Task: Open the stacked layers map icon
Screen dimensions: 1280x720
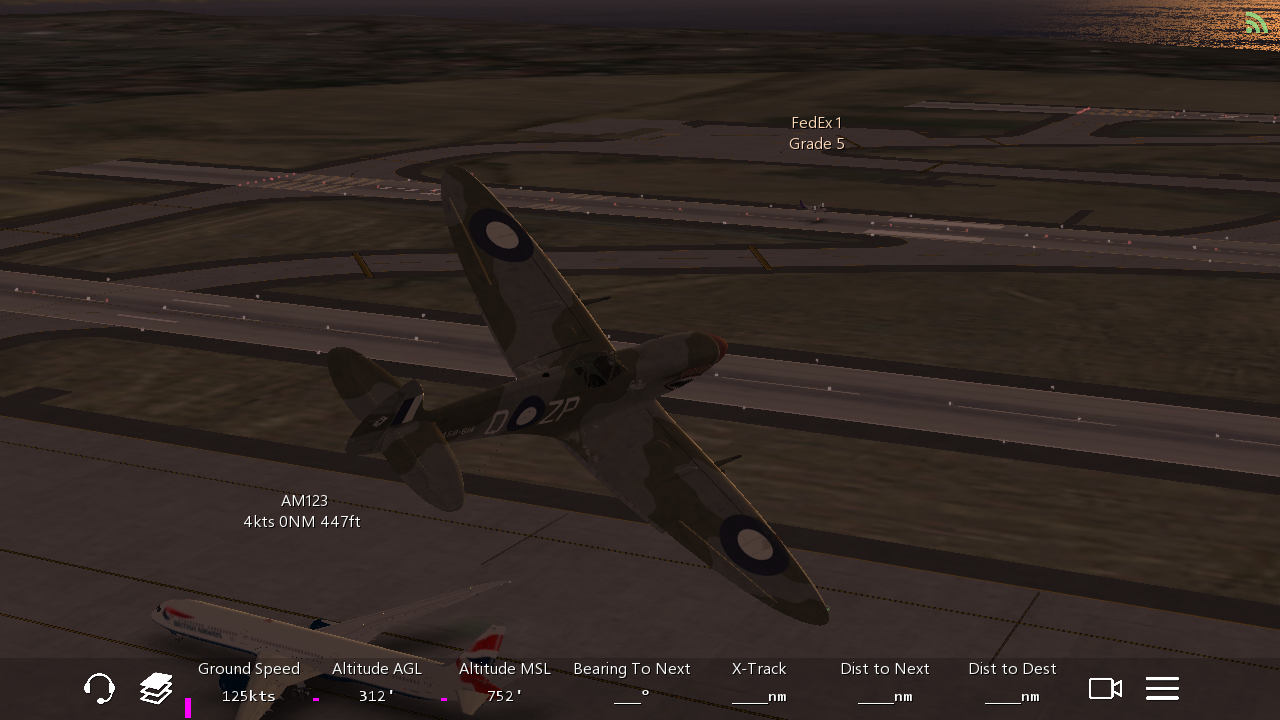Action: click(156, 688)
